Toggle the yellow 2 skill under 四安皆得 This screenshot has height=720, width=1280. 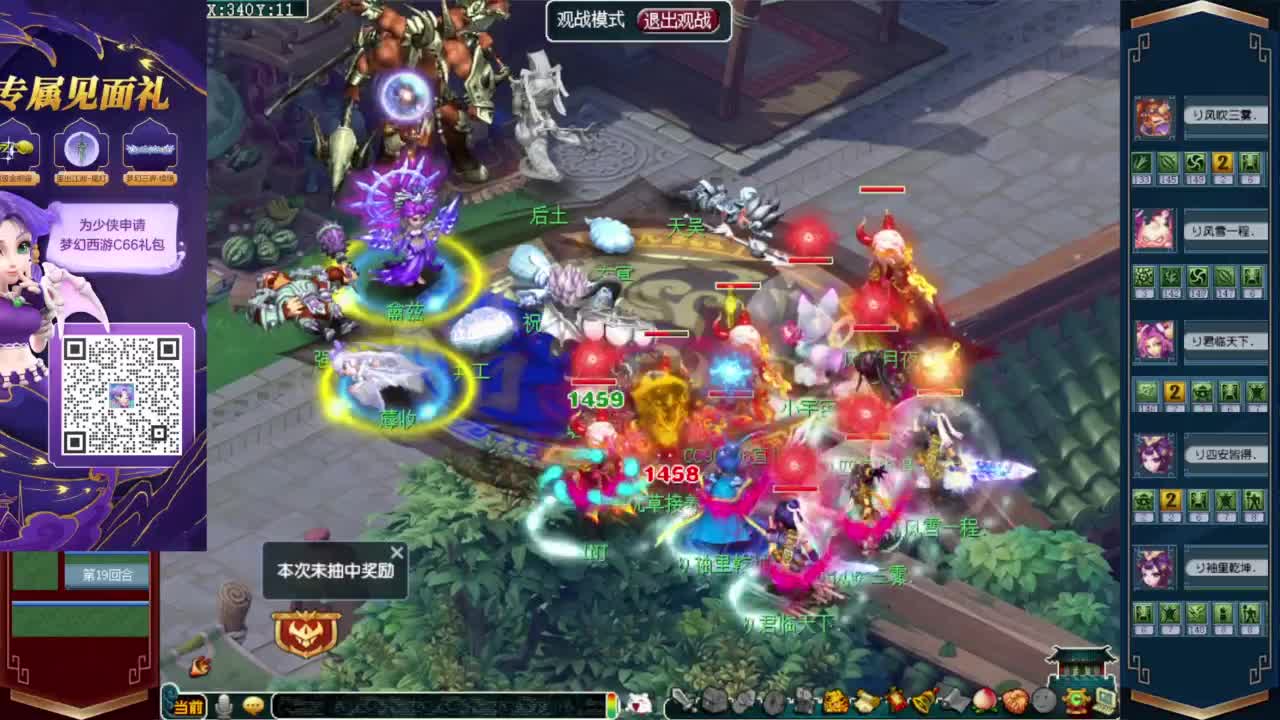[x=1170, y=502]
